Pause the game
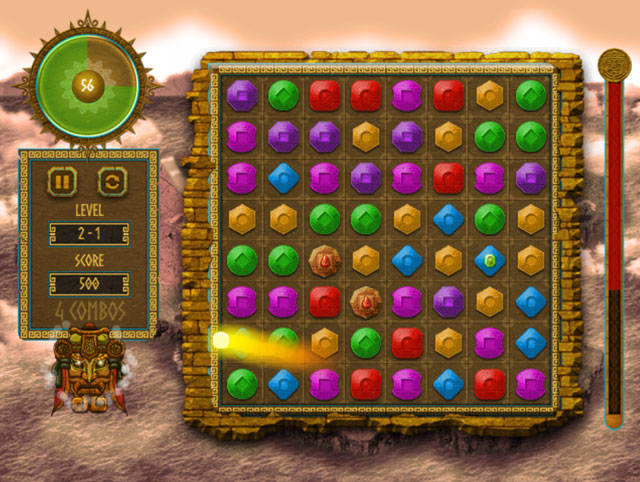This screenshot has width=640, height=482. click(63, 183)
